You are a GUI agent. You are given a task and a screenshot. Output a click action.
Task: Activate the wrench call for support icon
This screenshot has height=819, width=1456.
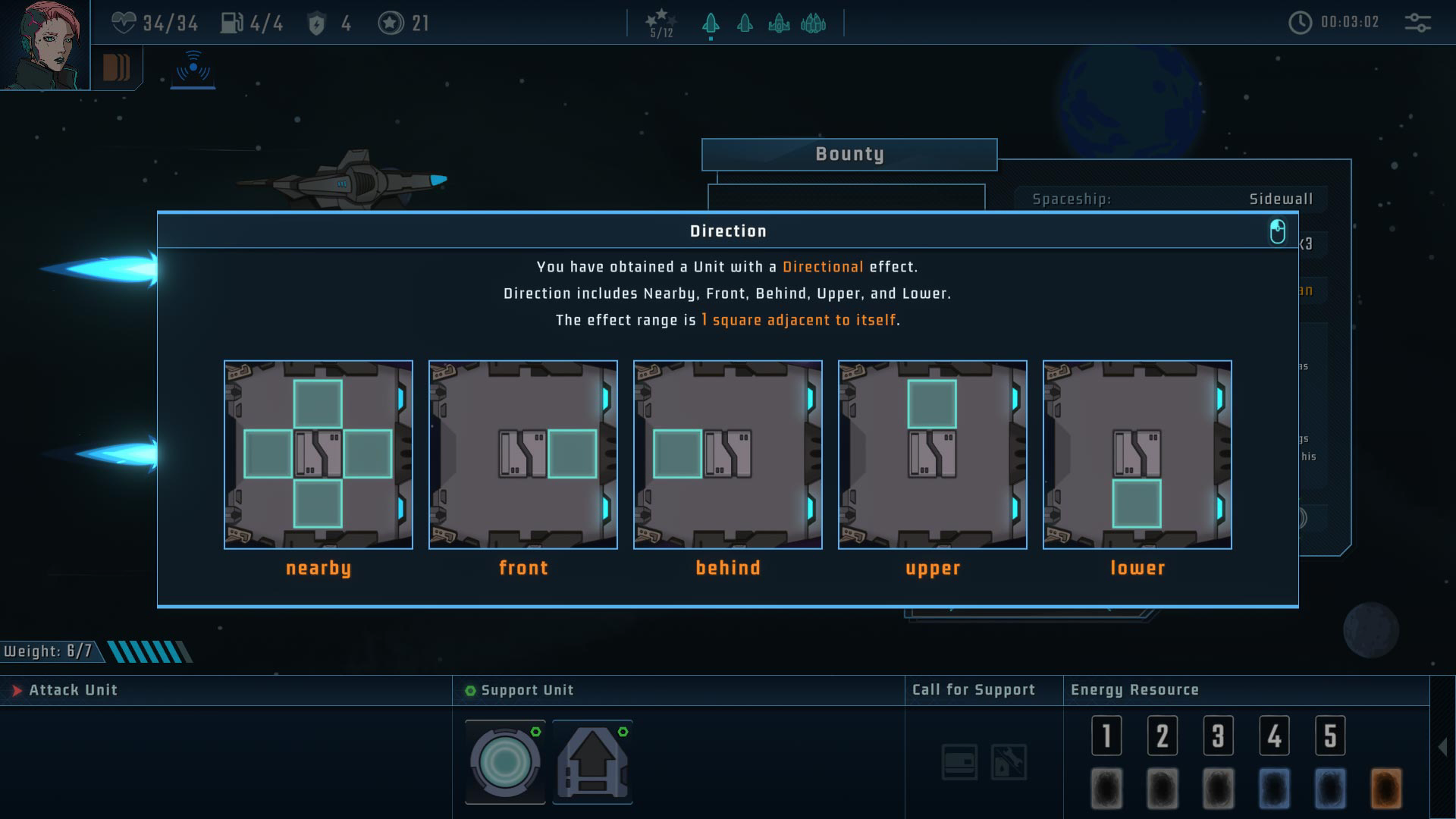[1009, 762]
